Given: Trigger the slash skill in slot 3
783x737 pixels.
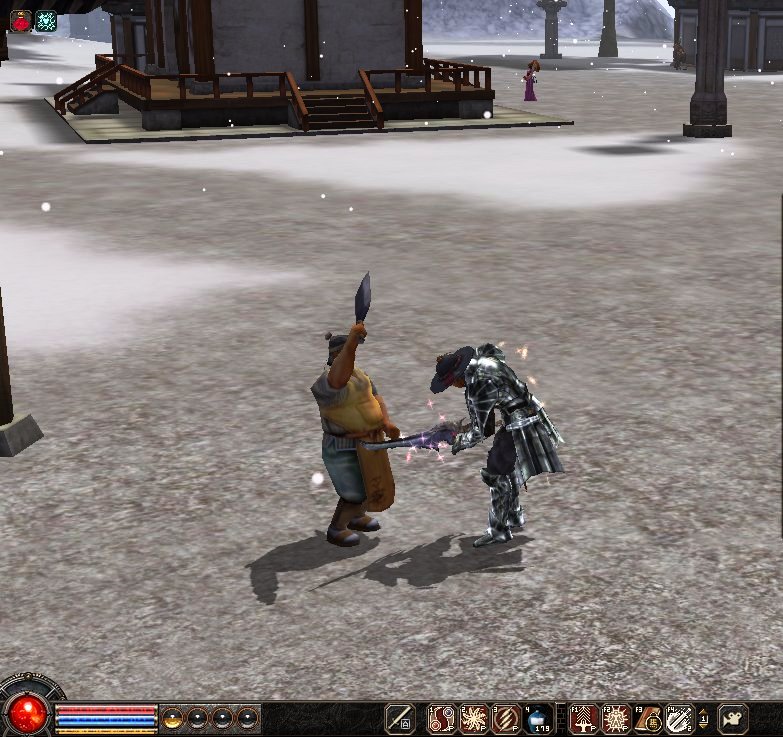Looking at the screenshot, I should [506, 718].
